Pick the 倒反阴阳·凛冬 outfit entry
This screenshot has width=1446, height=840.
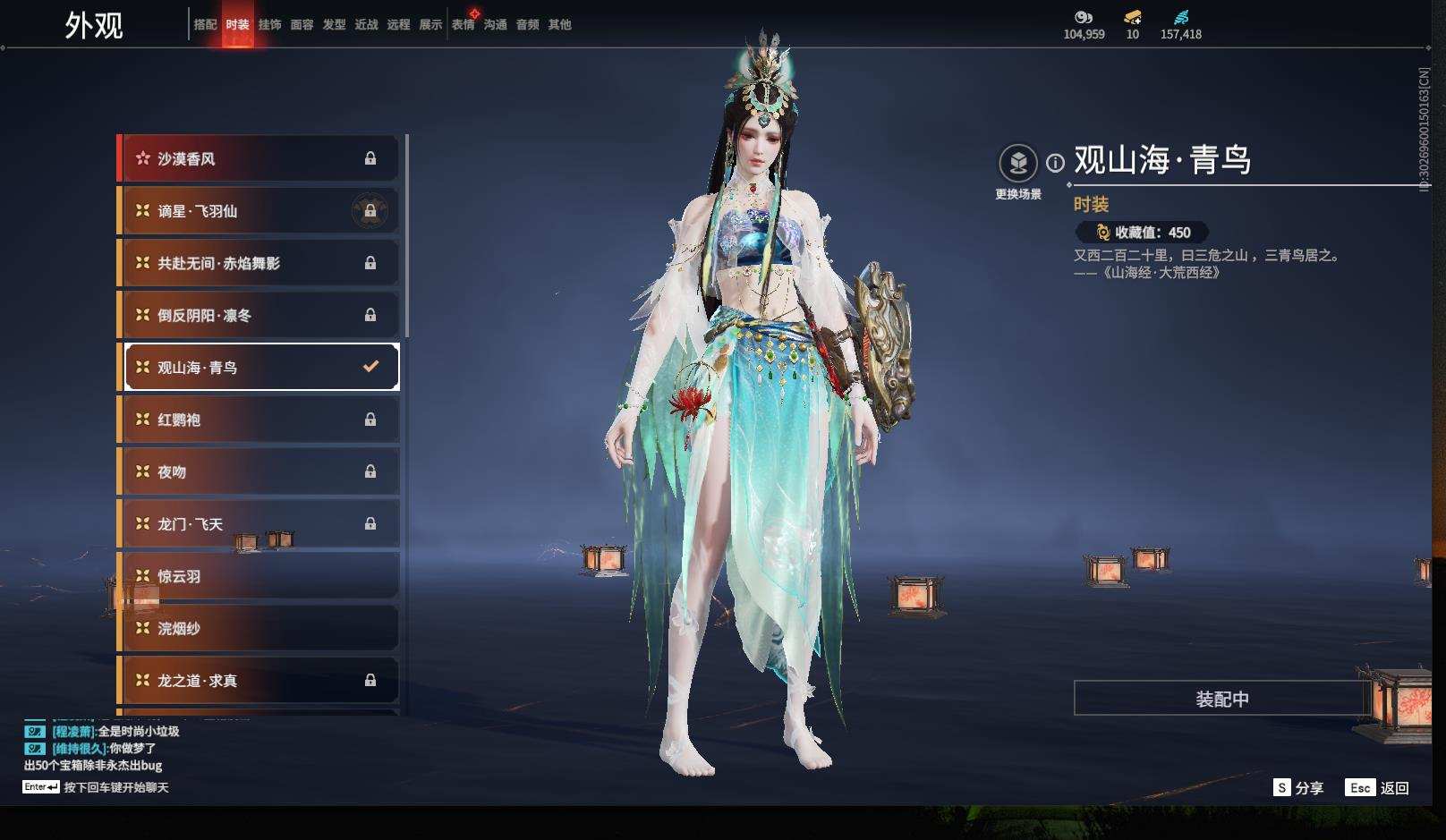point(259,315)
